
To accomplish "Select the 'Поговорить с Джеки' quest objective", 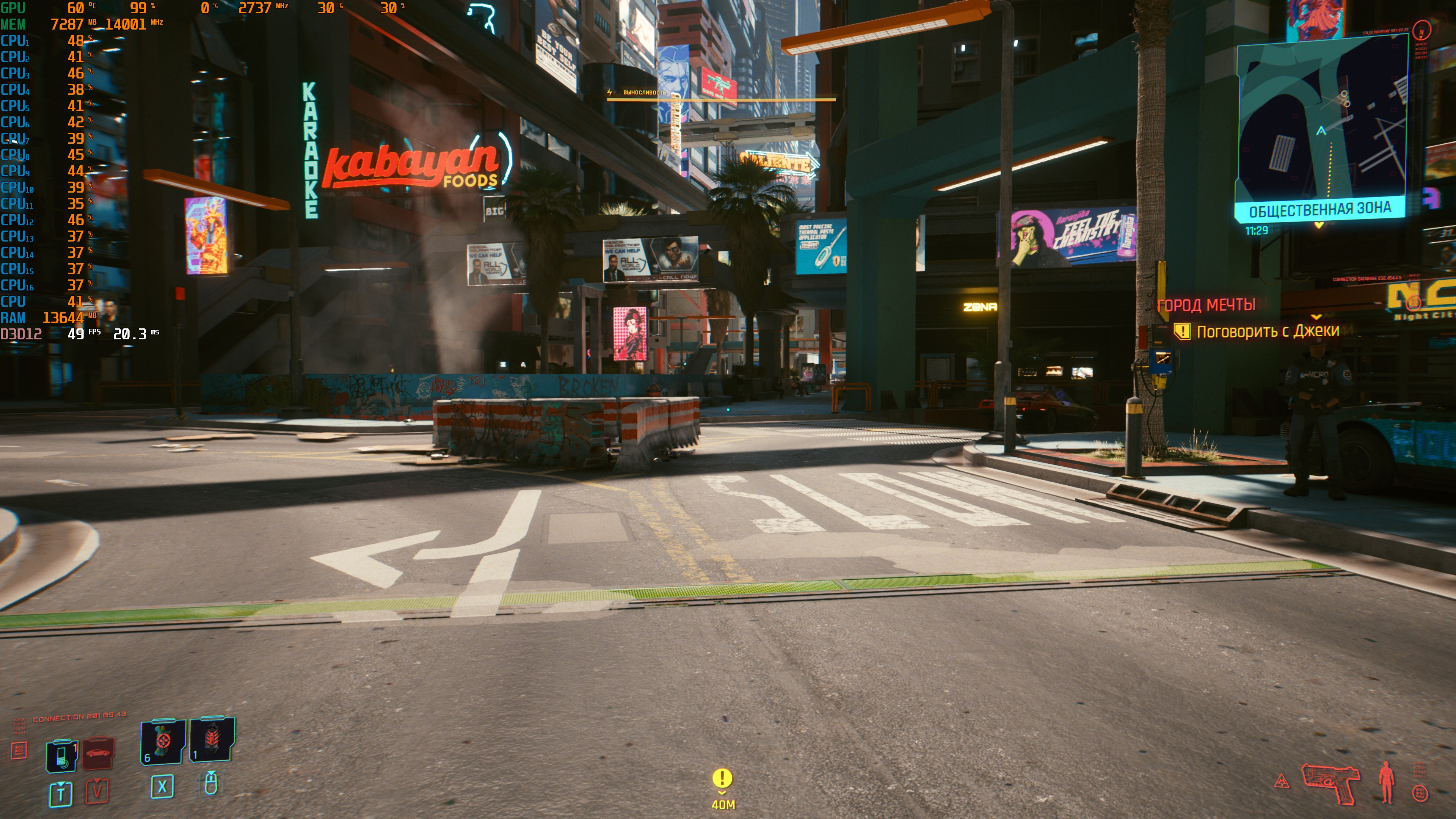I will point(1267,331).
